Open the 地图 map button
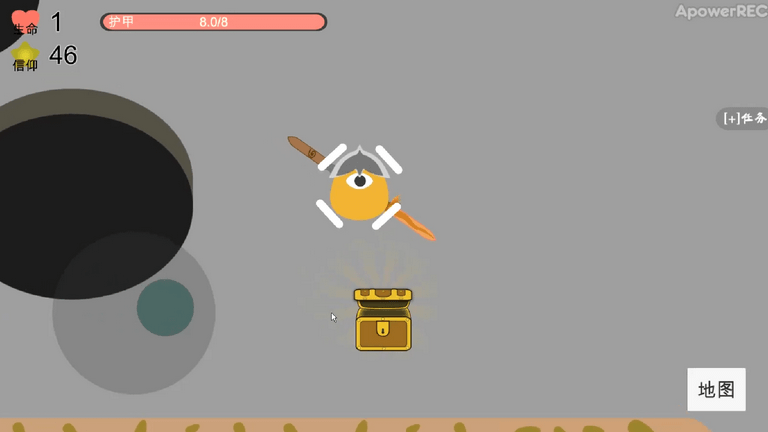Viewport: 768px width, 432px height. point(716,389)
